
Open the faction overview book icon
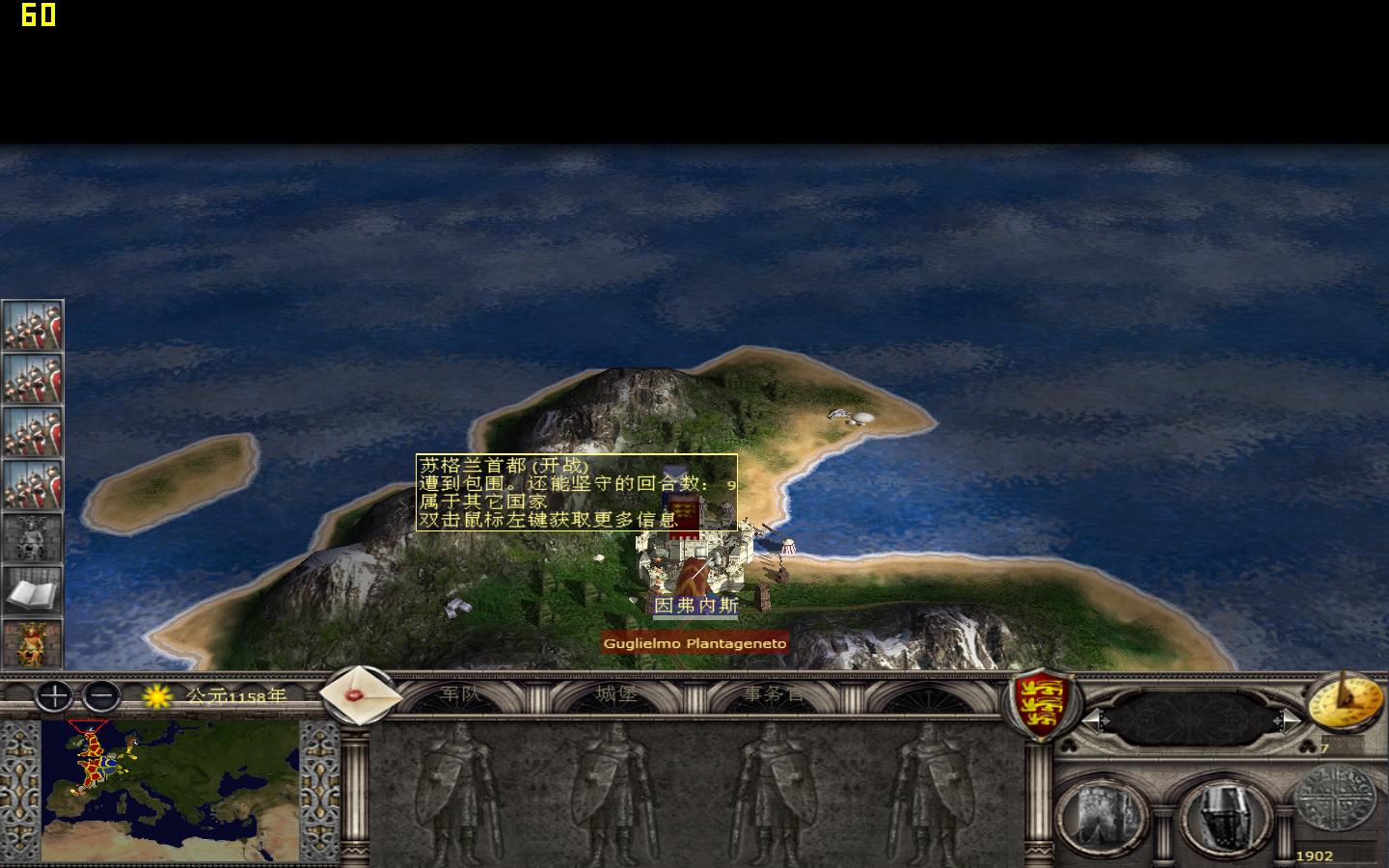pyautogui.click(x=32, y=592)
